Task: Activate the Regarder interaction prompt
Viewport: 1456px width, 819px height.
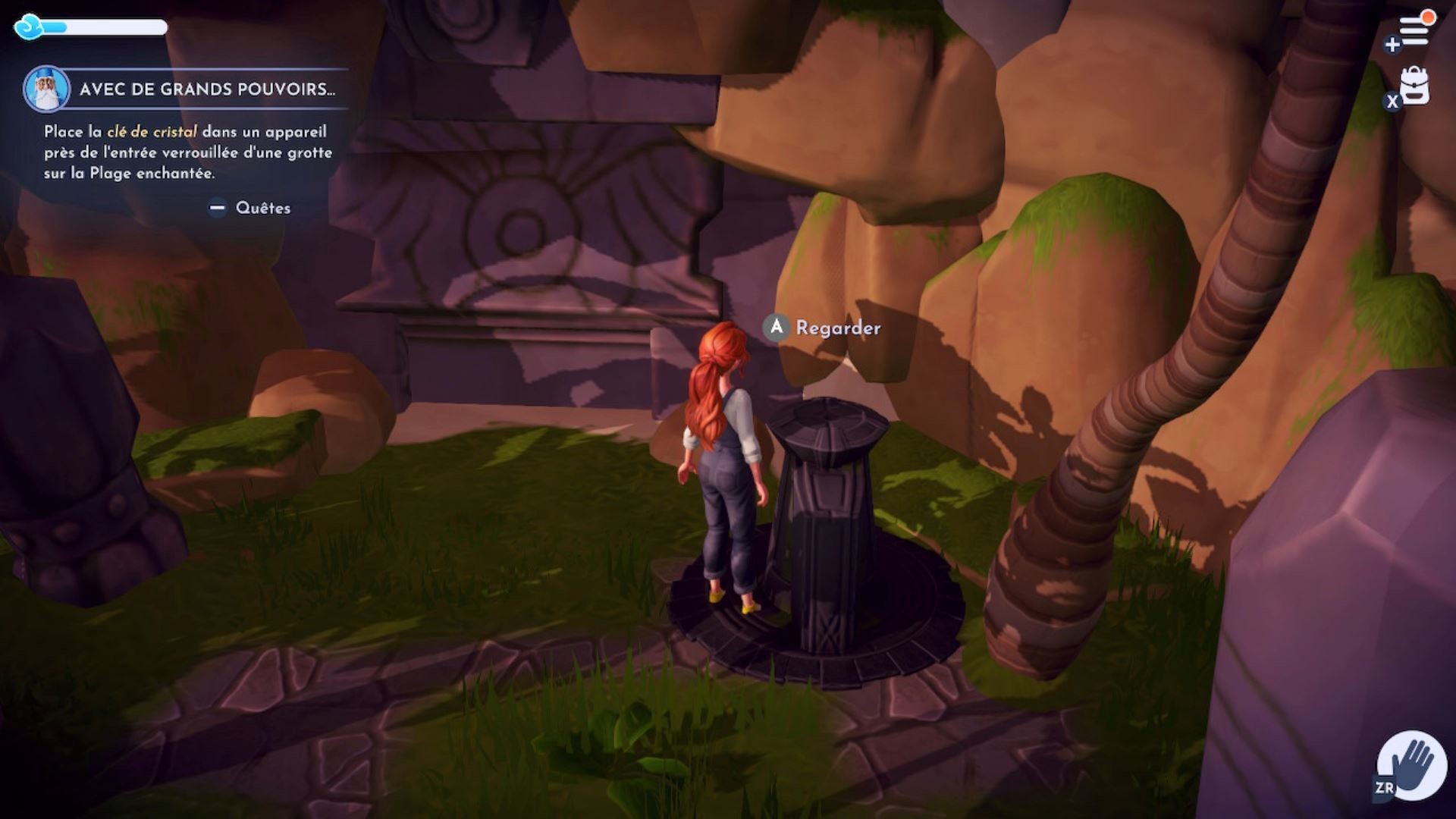Action: pyautogui.click(x=824, y=328)
